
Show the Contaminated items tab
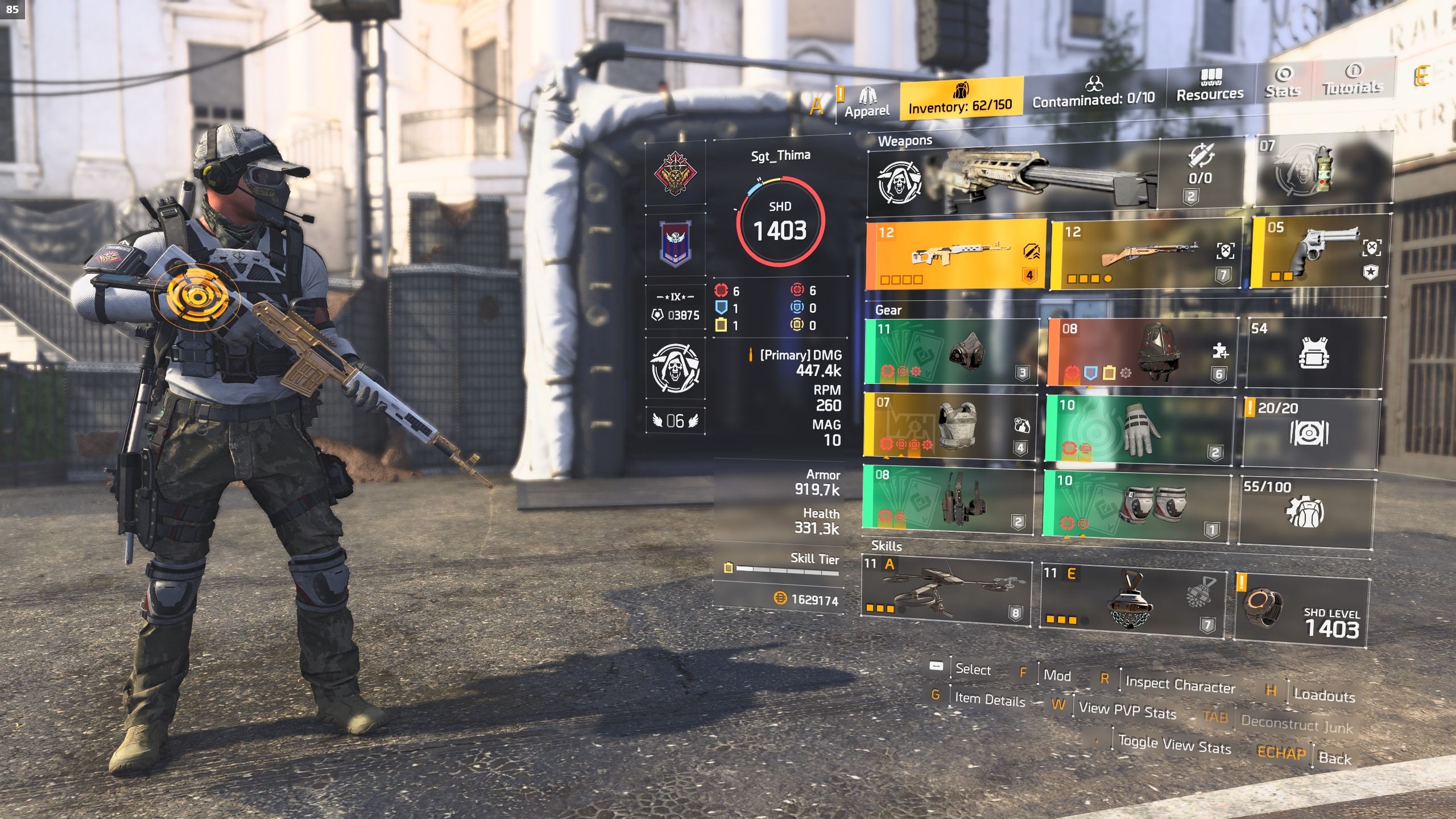click(x=1093, y=93)
